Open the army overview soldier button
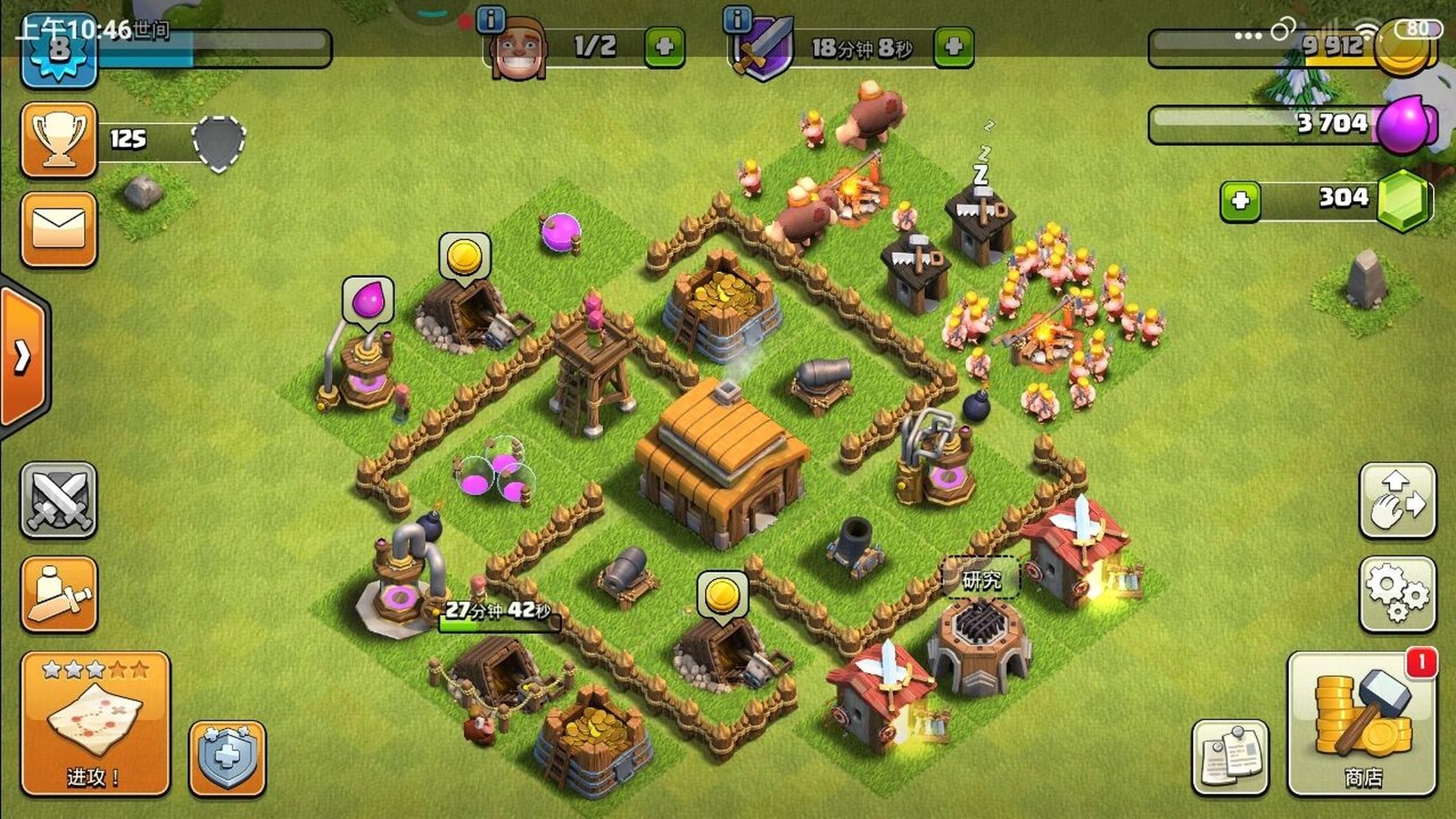The image size is (1456, 819). click(x=59, y=594)
